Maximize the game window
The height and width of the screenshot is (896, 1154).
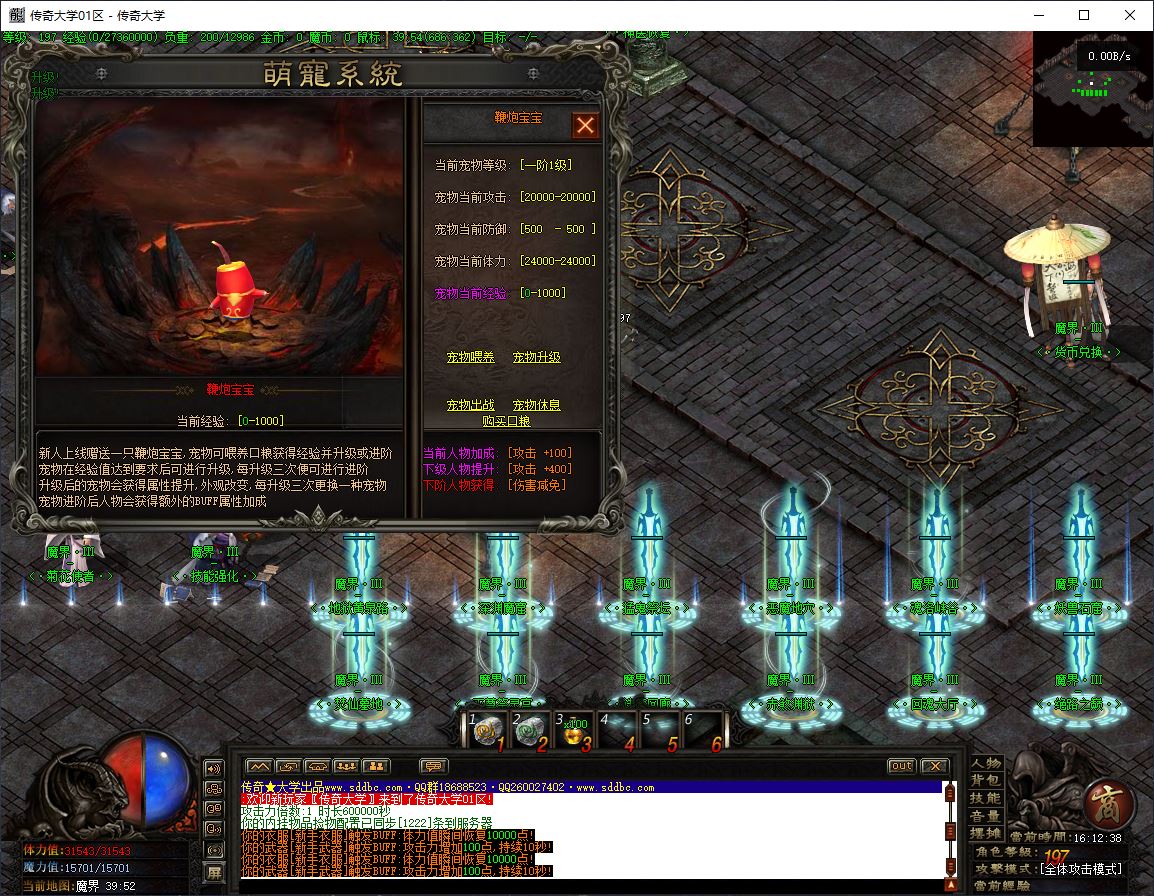tap(1084, 15)
